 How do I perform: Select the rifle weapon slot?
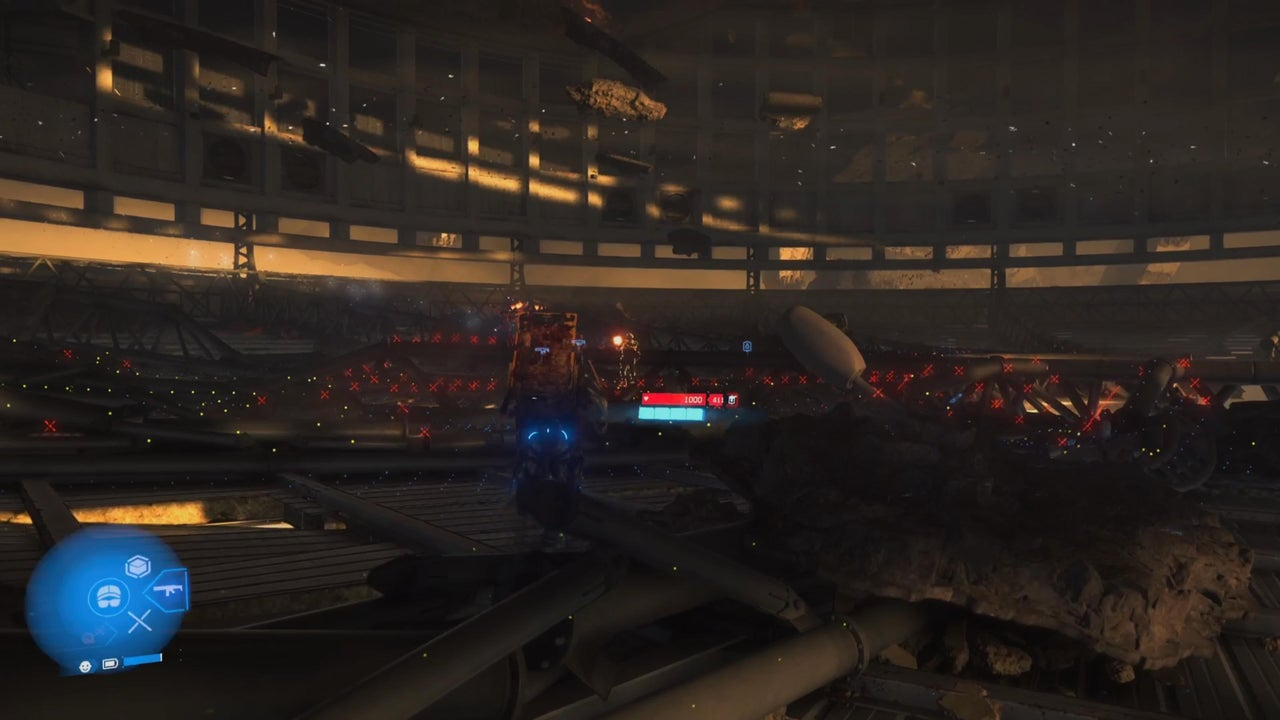point(168,592)
